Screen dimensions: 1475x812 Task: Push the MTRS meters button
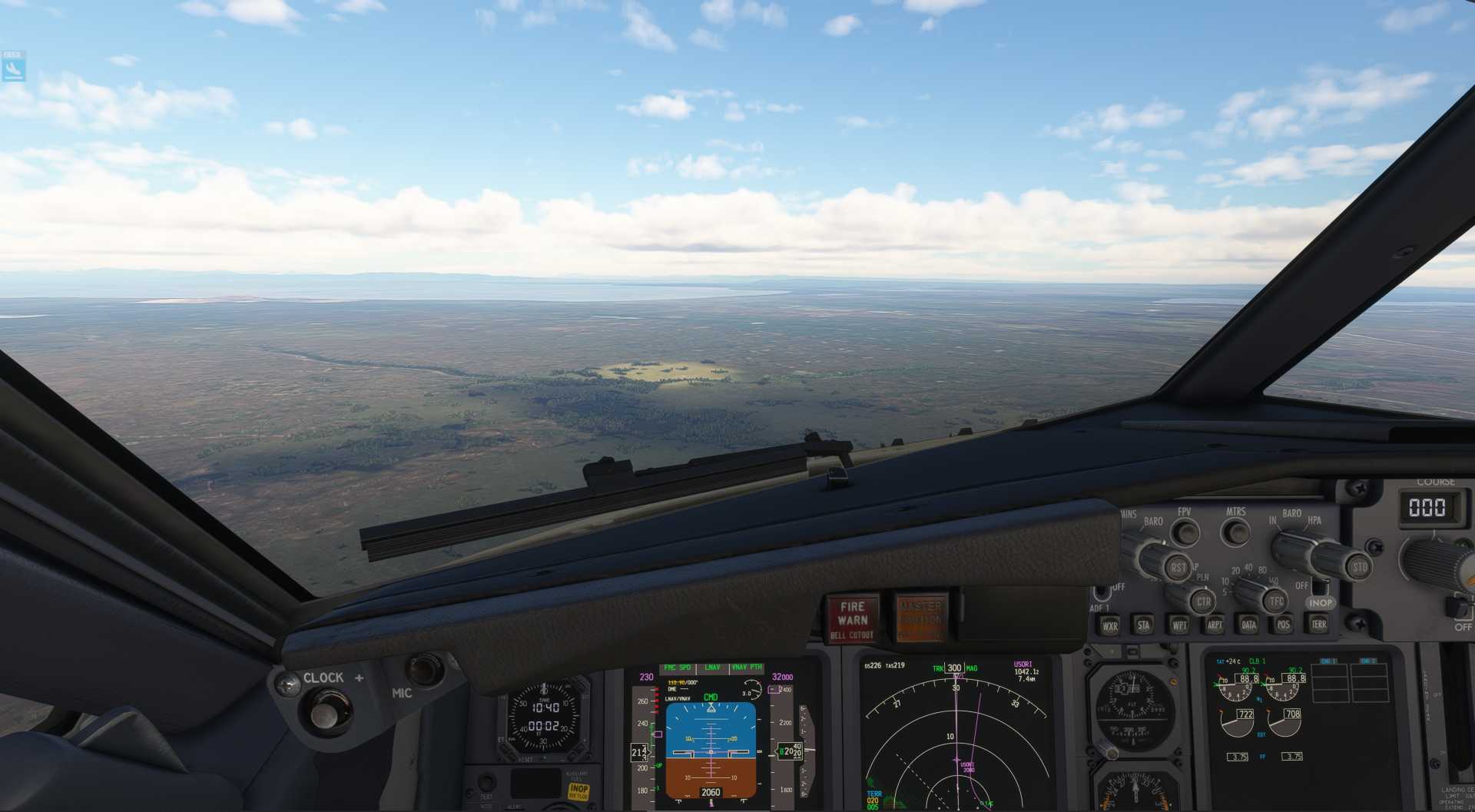[1235, 532]
